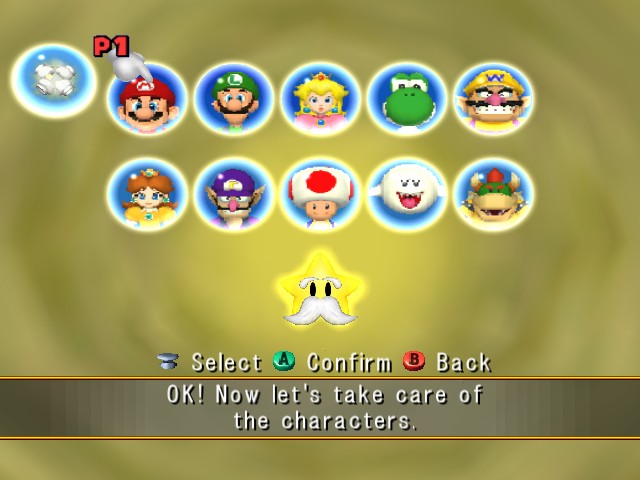The height and width of the screenshot is (480, 640).
Task: Pick the Bowser Jr. portrait
Action: pyautogui.click(x=493, y=194)
